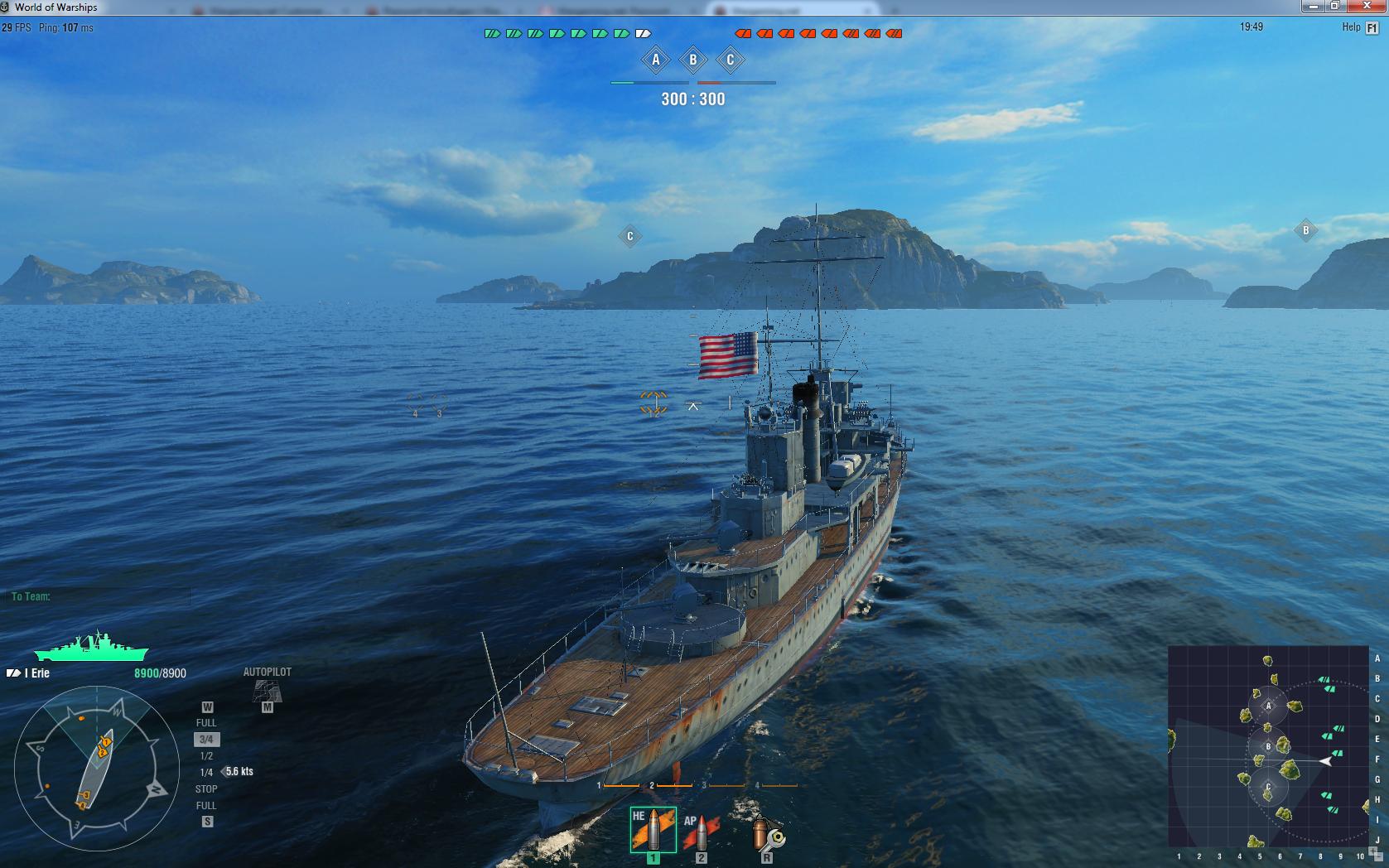Click capture point A marker on minimap
Image resolution: width=1389 pixels, height=868 pixels.
click(x=1268, y=706)
